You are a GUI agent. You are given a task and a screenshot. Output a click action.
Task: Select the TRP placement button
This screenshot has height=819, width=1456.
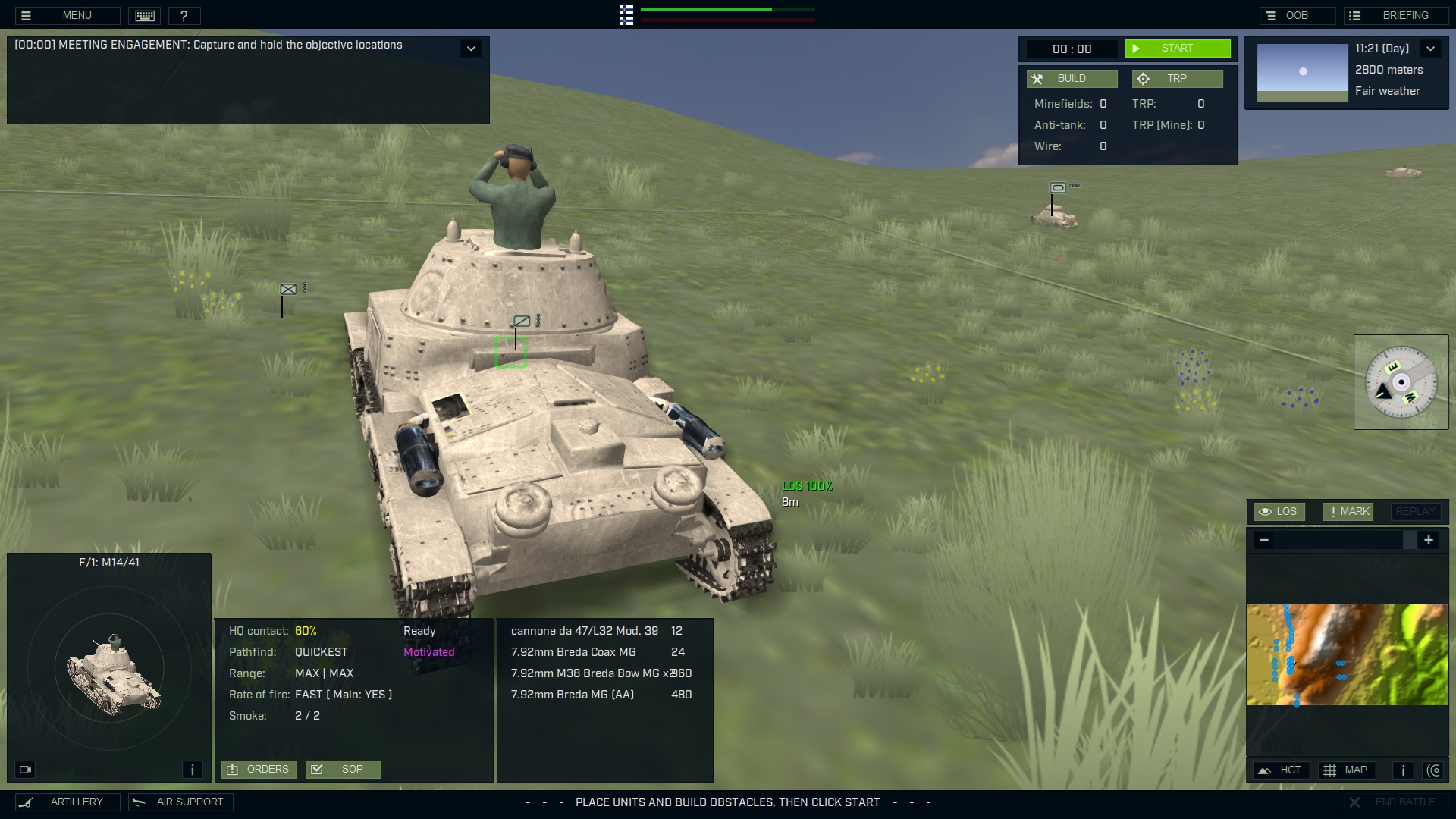pos(1177,79)
